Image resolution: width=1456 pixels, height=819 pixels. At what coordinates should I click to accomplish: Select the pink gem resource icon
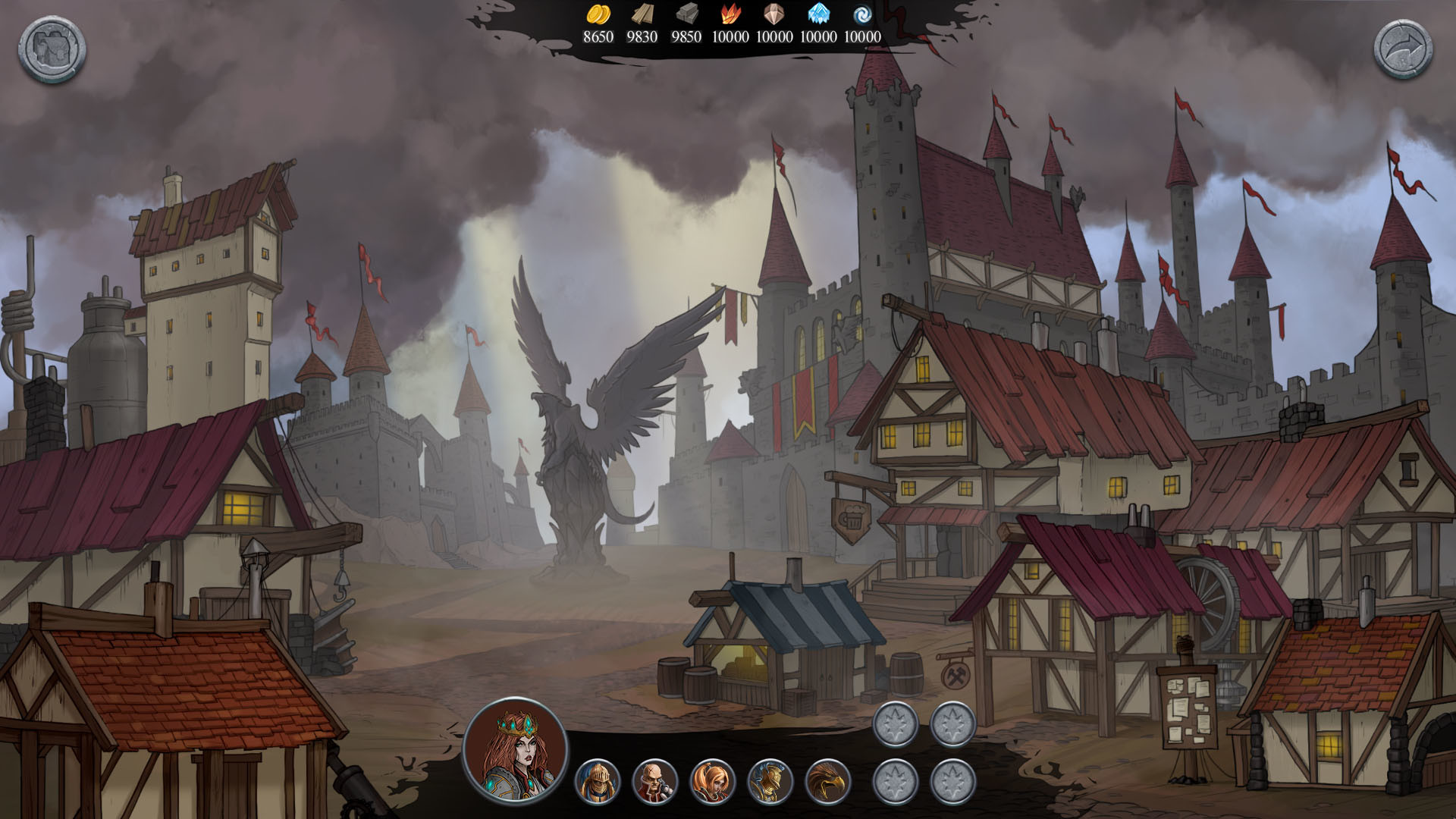770,14
